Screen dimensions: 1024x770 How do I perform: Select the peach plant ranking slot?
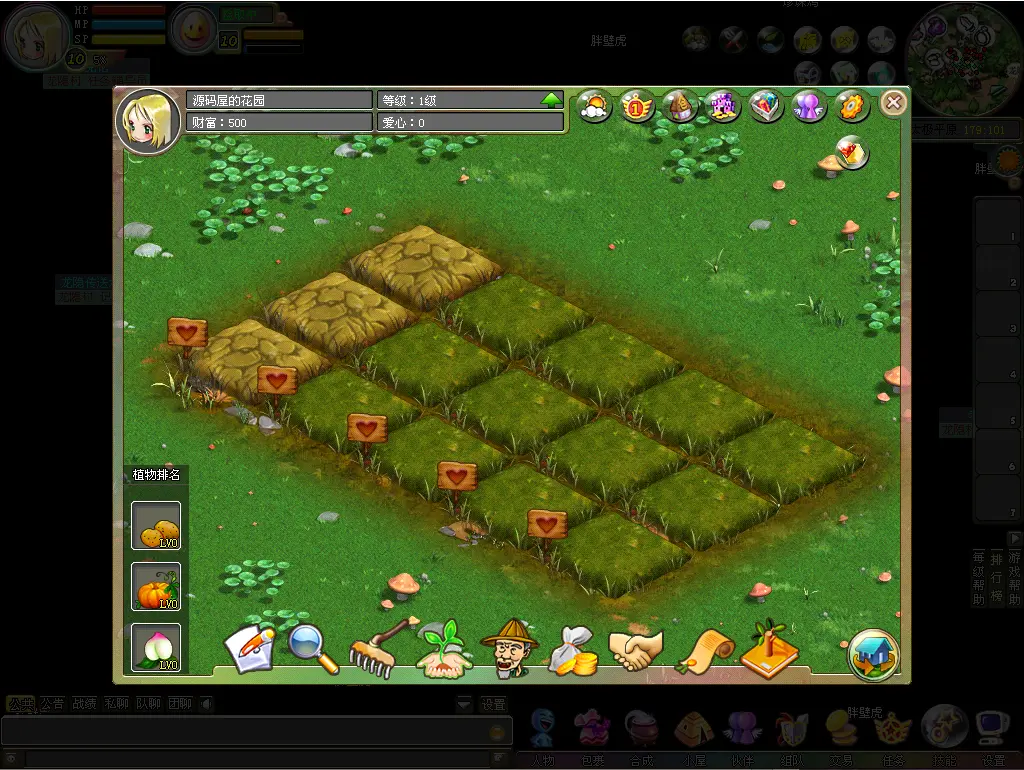tap(156, 647)
